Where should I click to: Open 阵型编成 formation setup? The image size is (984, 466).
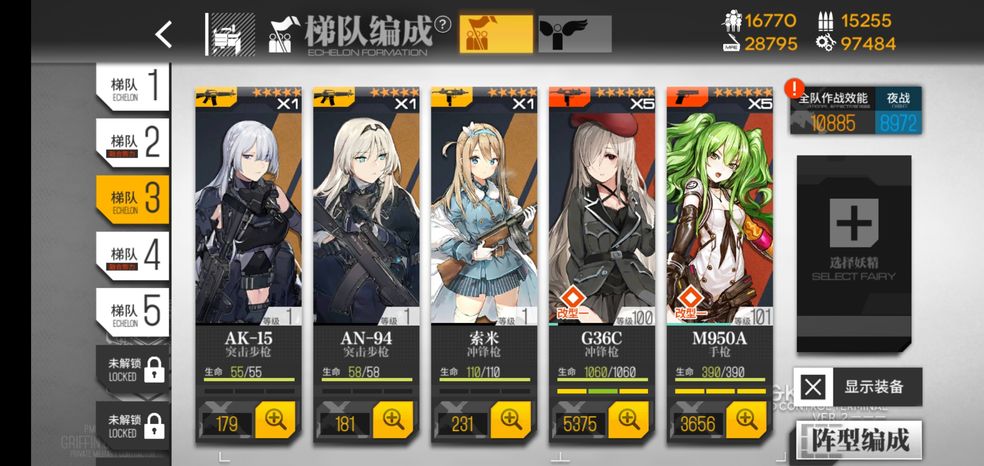[858, 440]
